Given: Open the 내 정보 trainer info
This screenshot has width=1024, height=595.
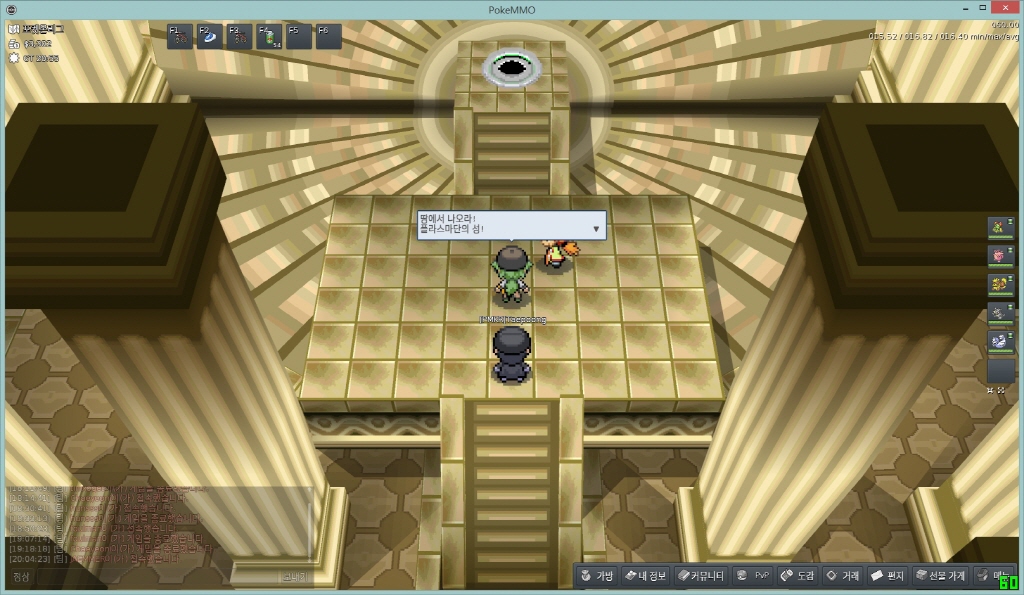Looking at the screenshot, I should click(x=645, y=576).
